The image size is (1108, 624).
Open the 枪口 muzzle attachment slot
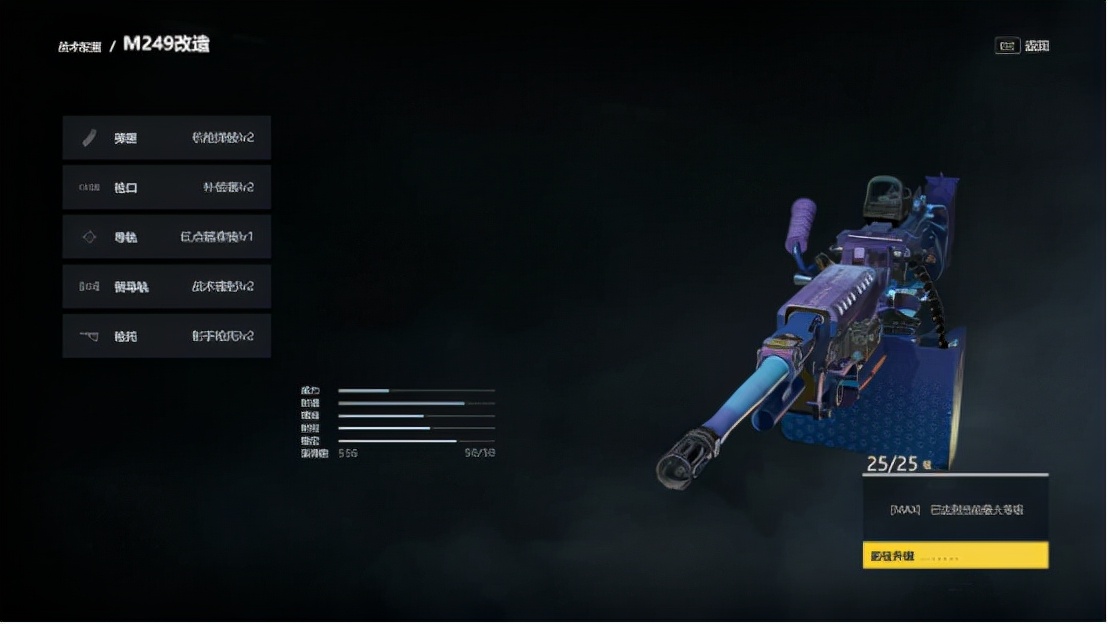click(x=166, y=187)
